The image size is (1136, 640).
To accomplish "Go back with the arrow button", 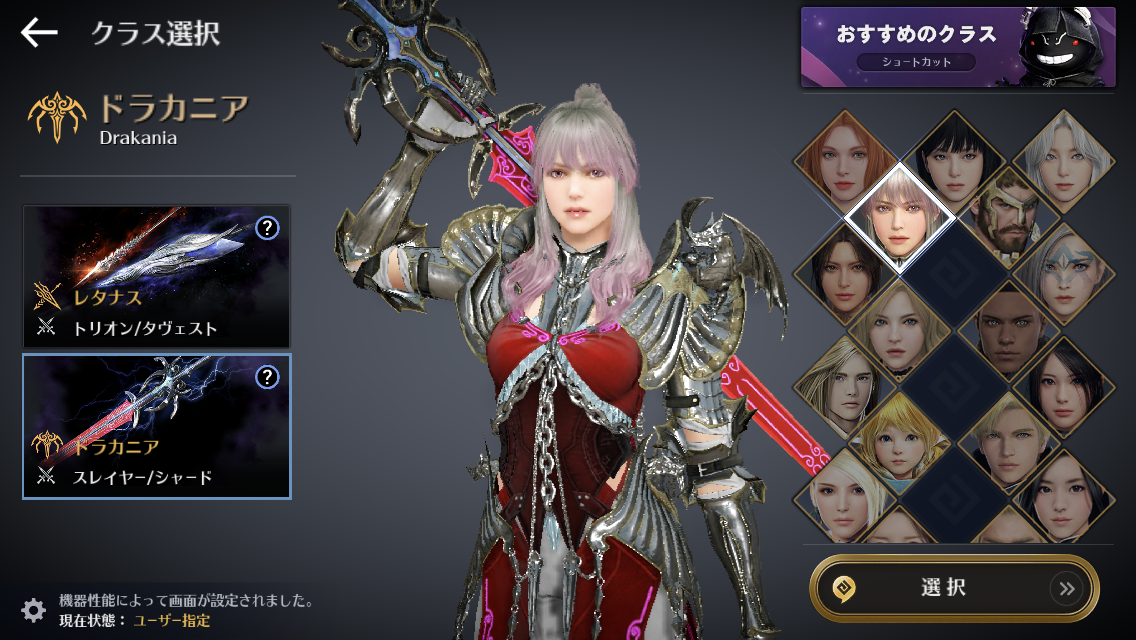I will pos(39,33).
